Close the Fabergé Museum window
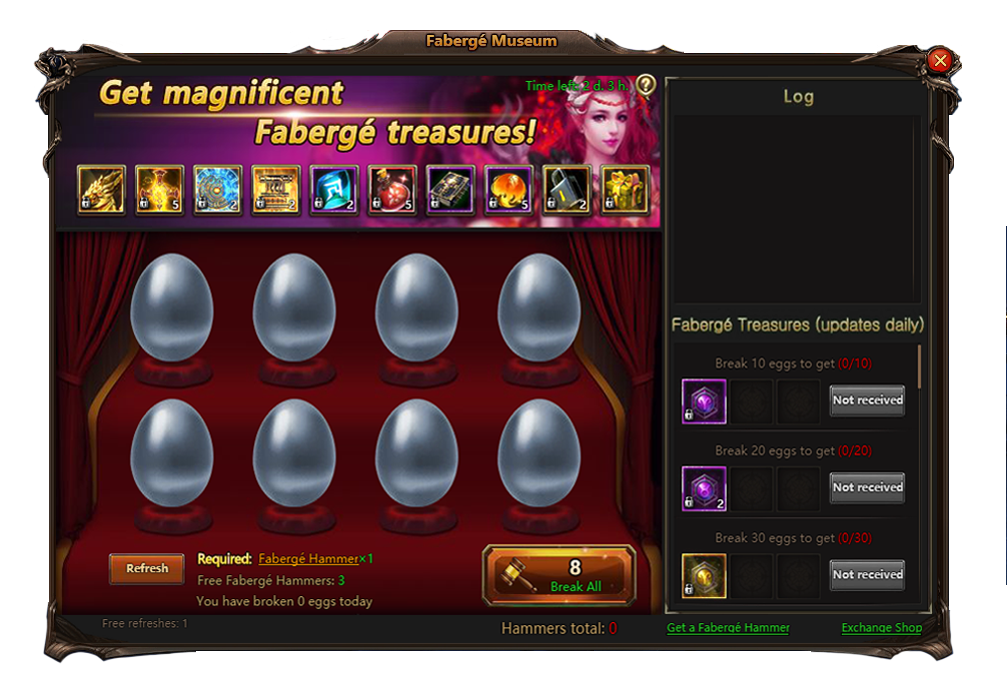The image size is (1007, 680). point(939,61)
